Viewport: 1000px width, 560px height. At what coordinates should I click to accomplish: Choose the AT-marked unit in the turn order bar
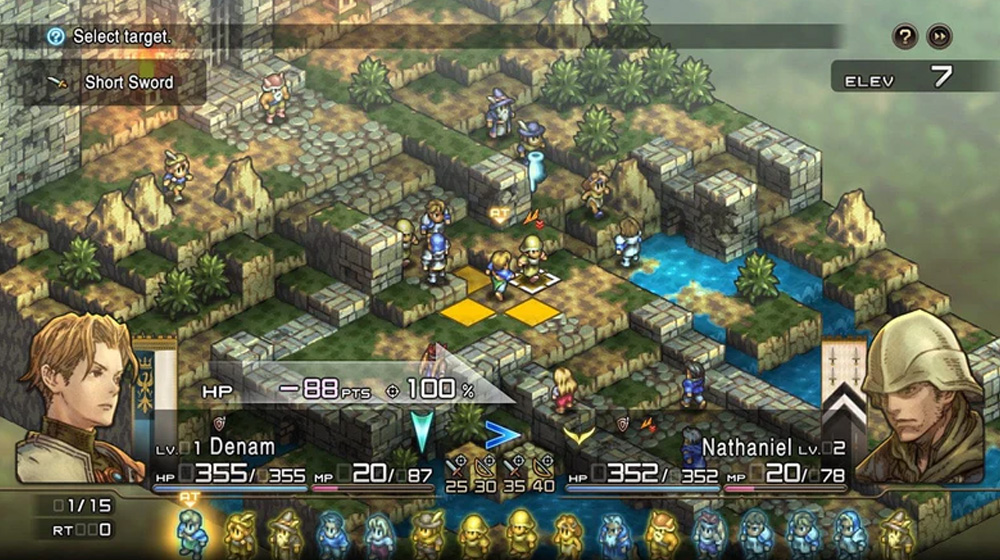point(190,531)
